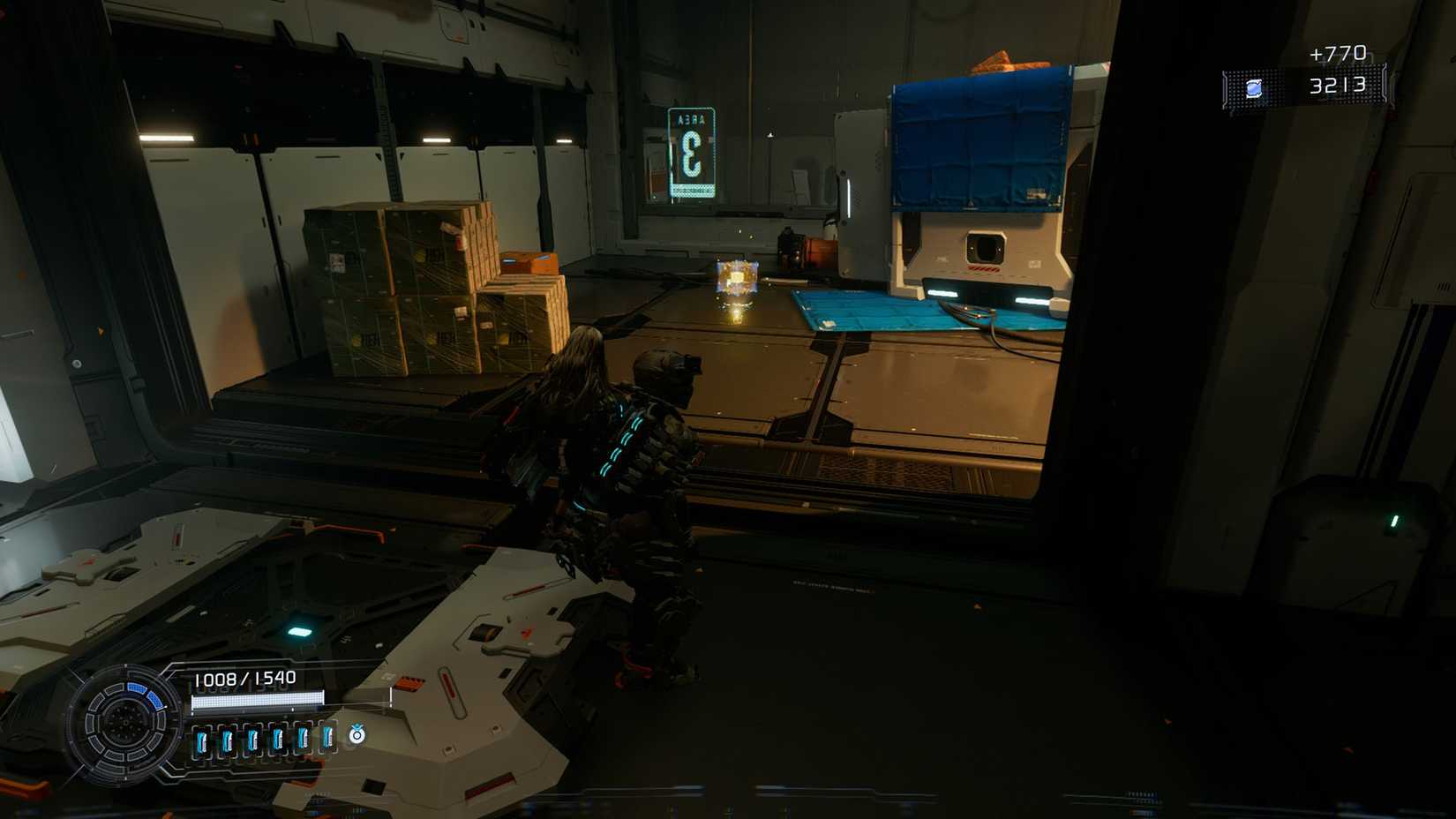
Task: Click the first ammo magazine icon in the HUD
Action: pyautogui.click(x=203, y=739)
